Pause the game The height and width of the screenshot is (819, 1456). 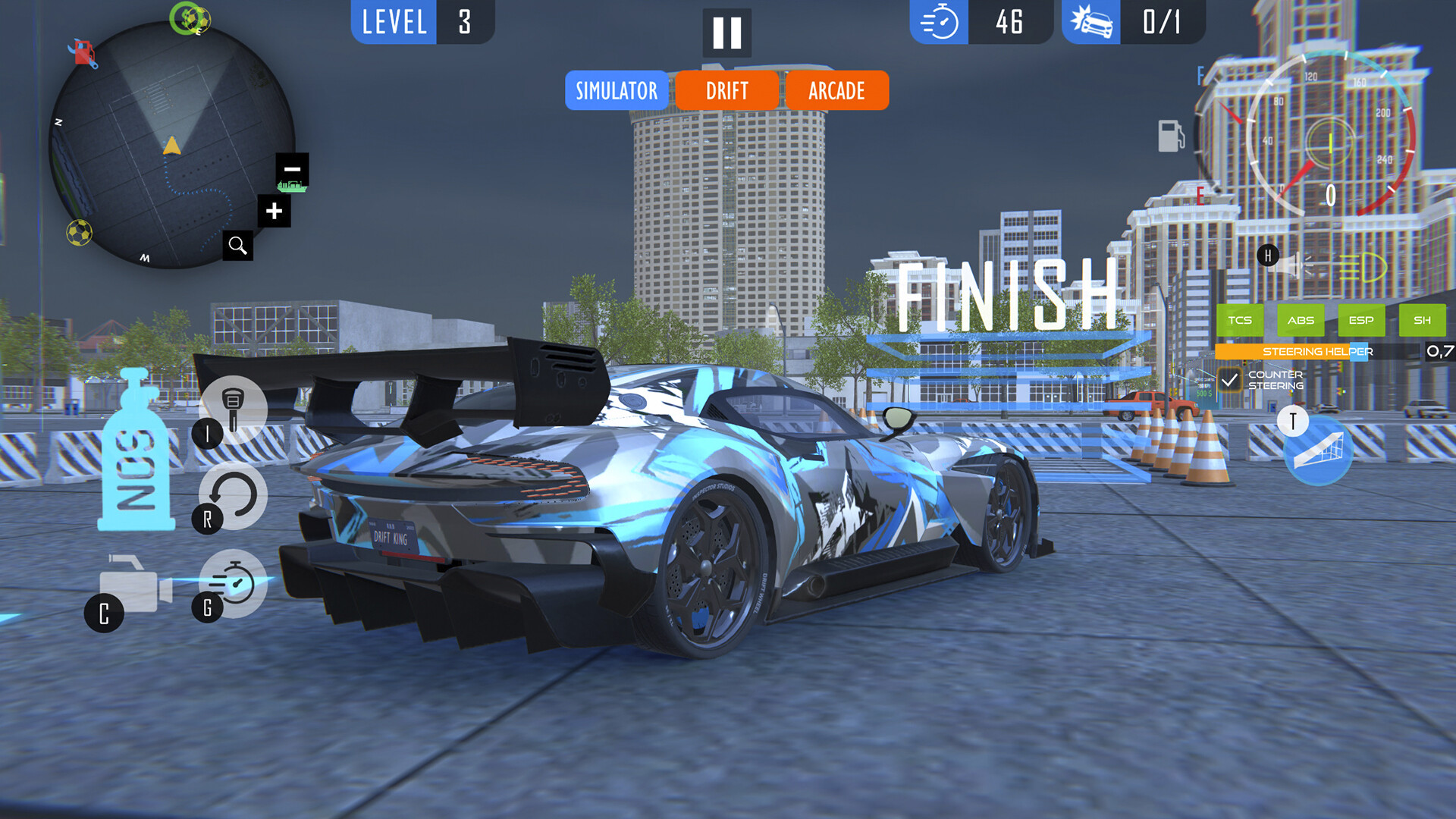[726, 32]
